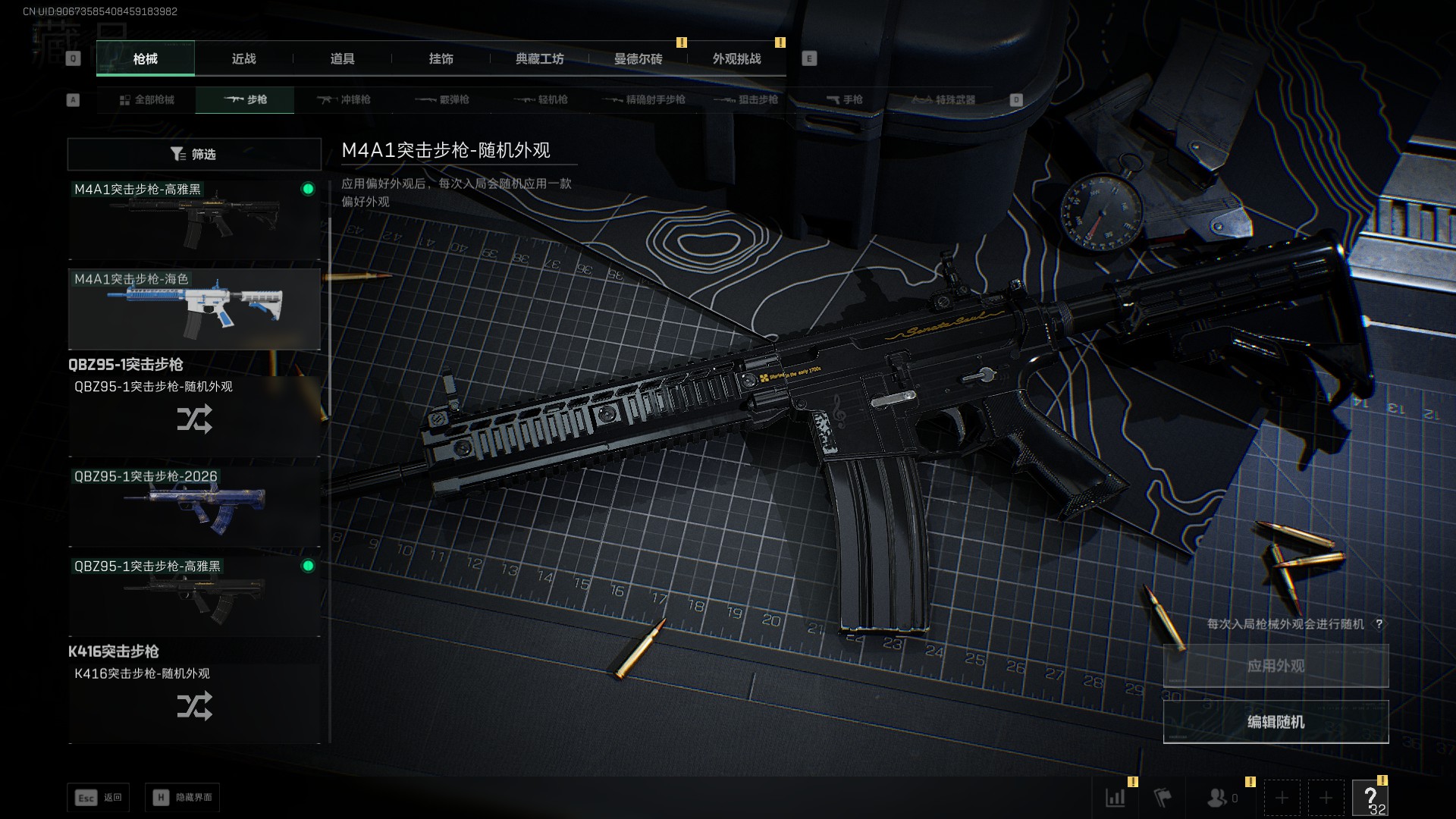Switch to the 曼德尔砖 tab
Viewport: 1456px width, 819px height.
pos(638,59)
